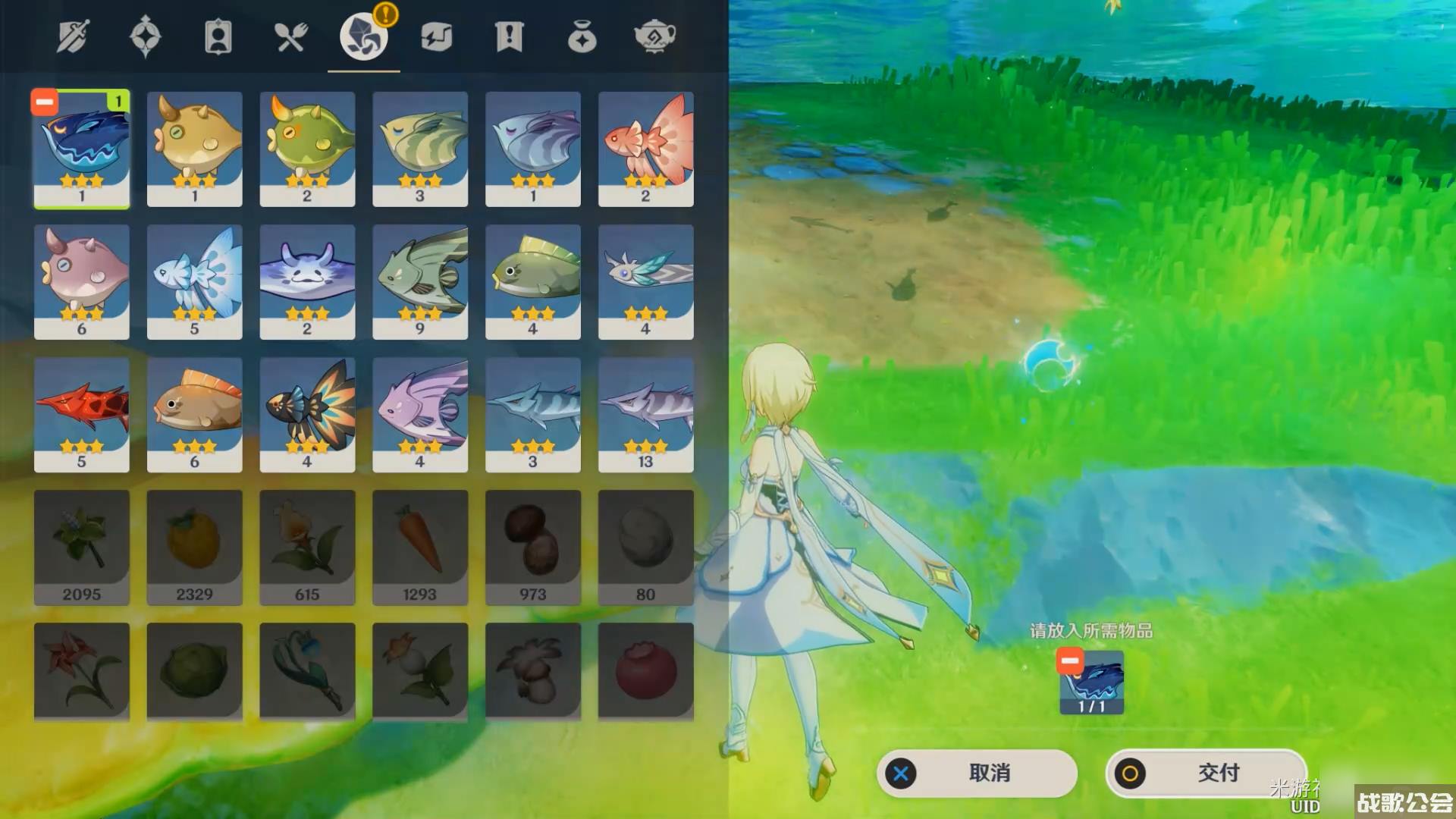The width and height of the screenshot is (1456, 819).
Task: Select the red-orange betta fish slot
Action: click(645, 149)
